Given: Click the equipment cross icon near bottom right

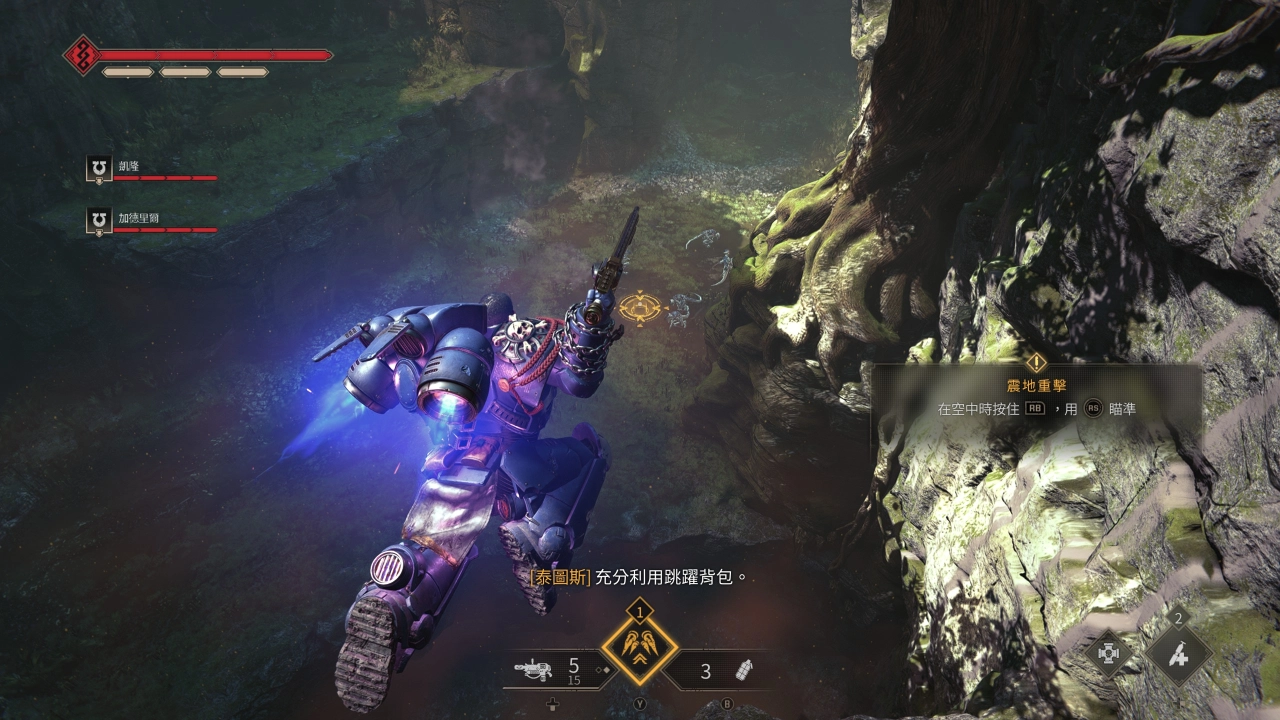Looking at the screenshot, I should (x=1108, y=652).
